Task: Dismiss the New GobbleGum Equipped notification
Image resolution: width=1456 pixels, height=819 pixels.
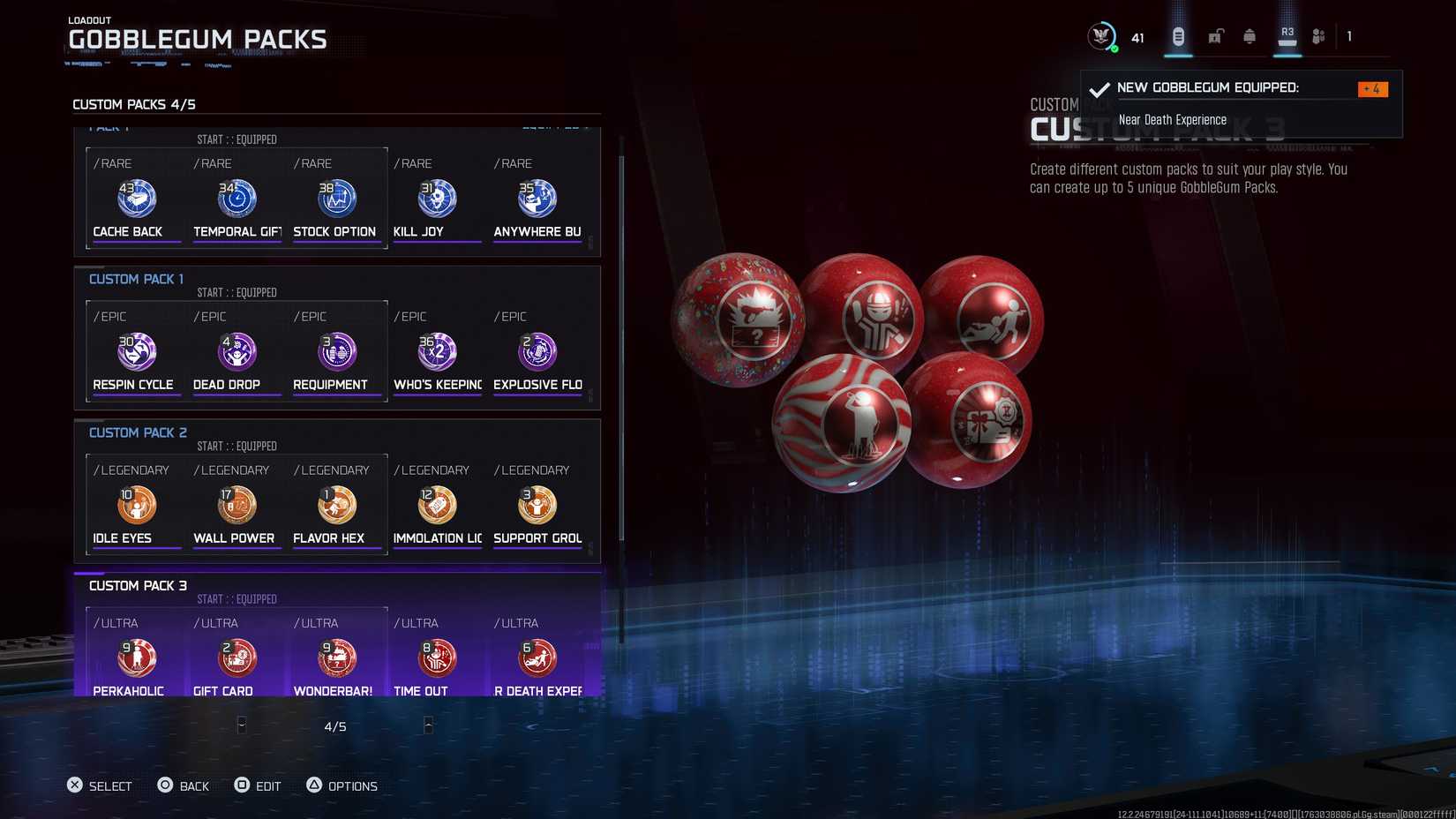Action: tap(1240, 103)
